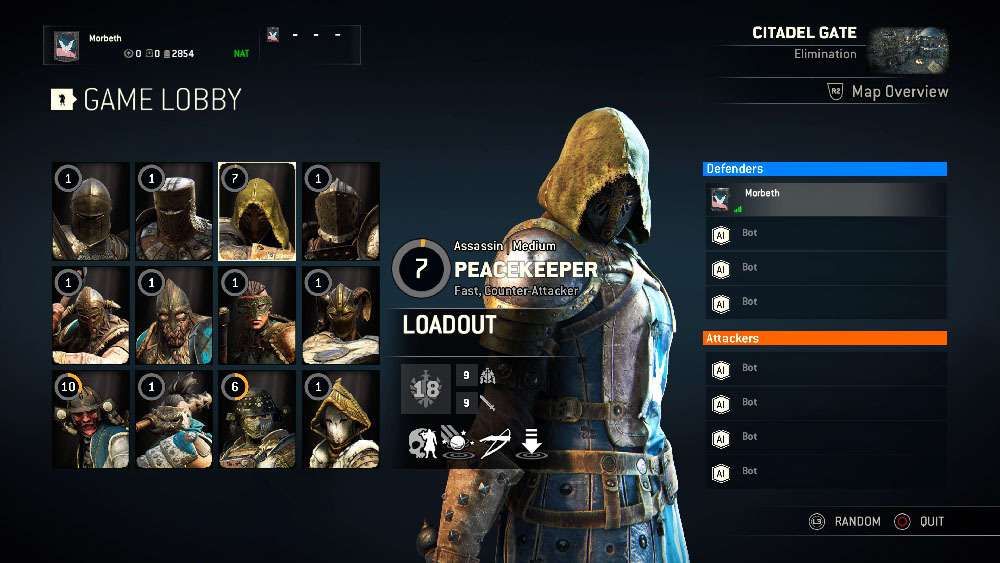Inspect the crossbow feat icon
The width and height of the screenshot is (1000, 563).
[493, 443]
